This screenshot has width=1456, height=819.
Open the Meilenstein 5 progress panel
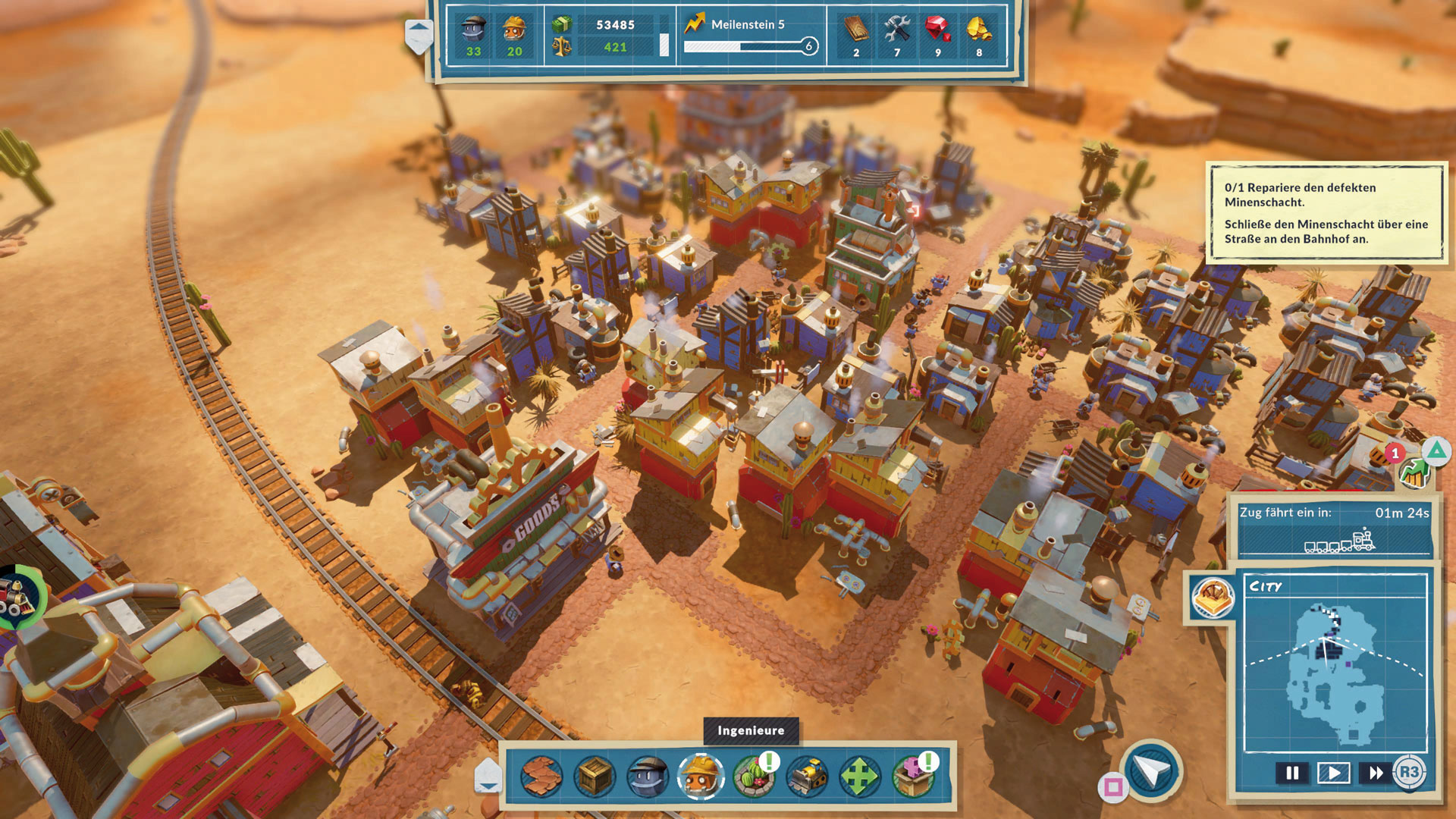tap(749, 36)
